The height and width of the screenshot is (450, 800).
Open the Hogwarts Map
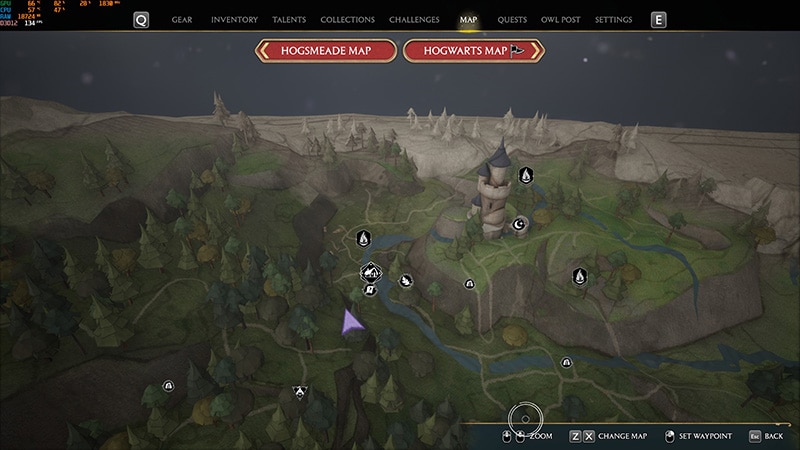[x=473, y=52]
